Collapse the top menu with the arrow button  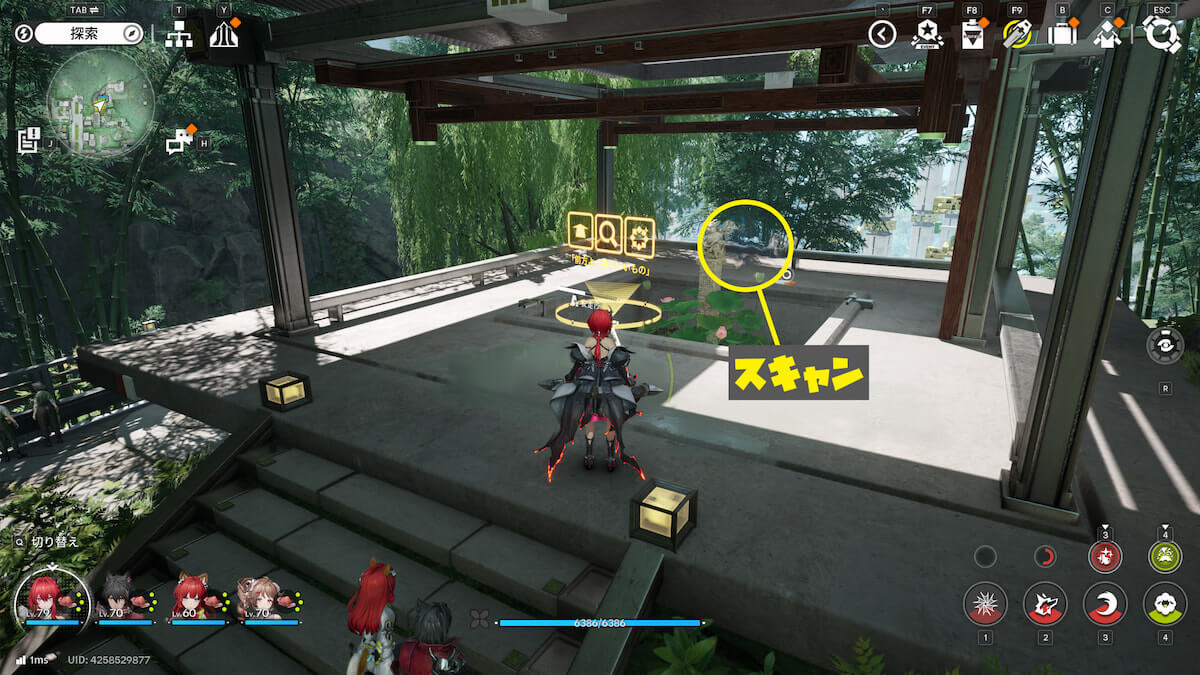point(882,35)
